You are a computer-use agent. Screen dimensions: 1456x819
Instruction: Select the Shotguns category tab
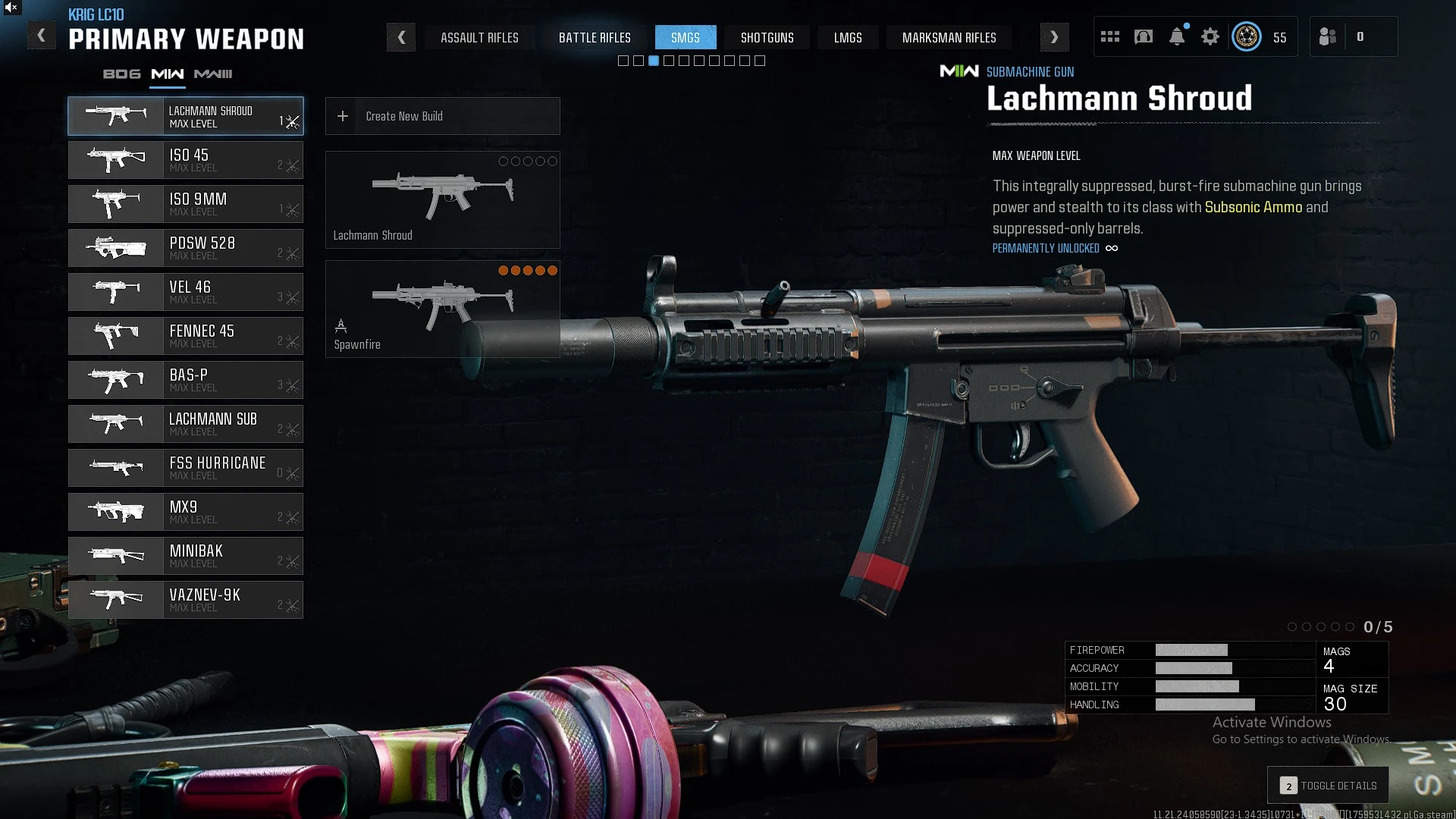[767, 37]
